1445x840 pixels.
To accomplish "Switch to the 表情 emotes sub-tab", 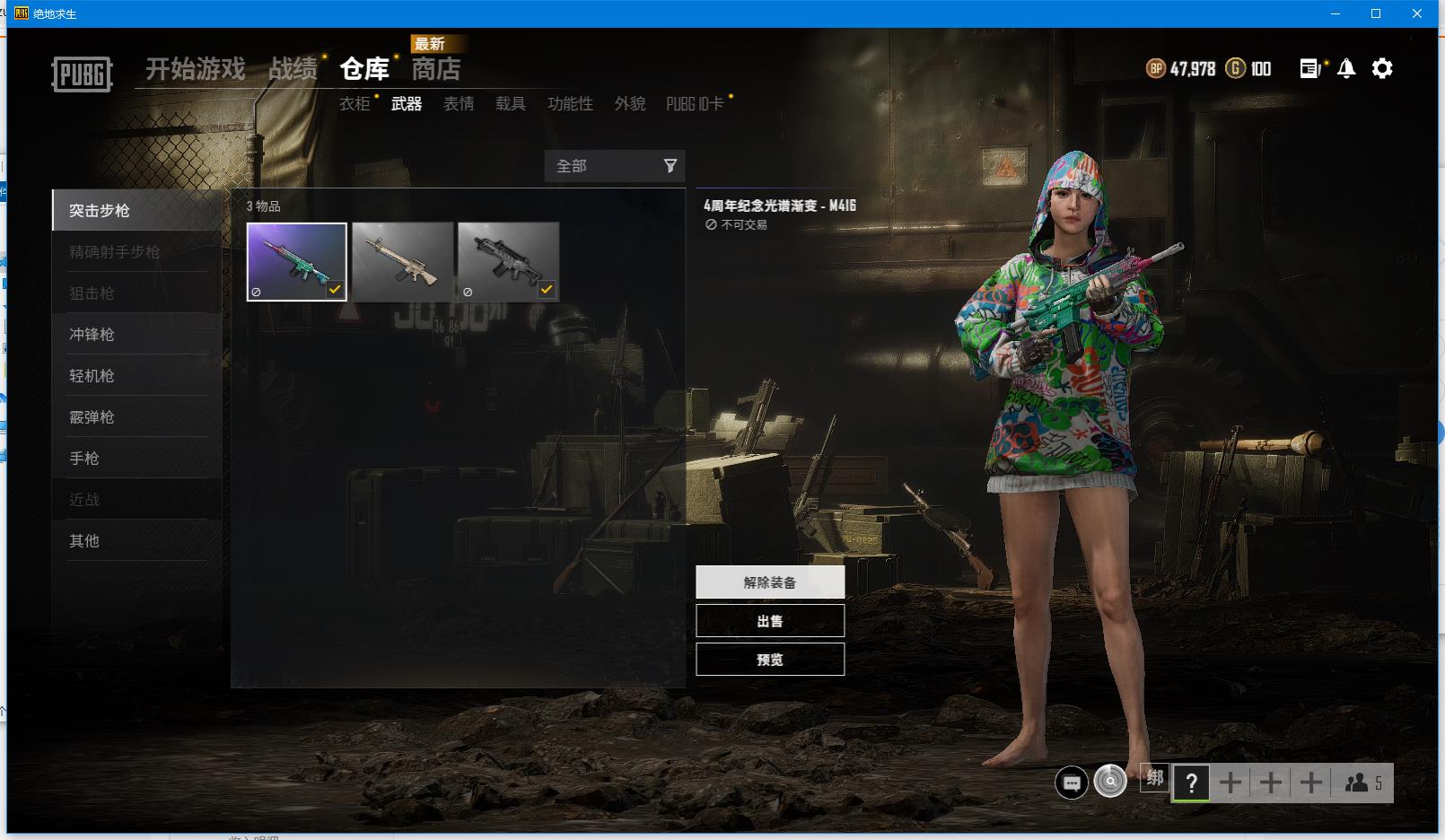I will (459, 104).
